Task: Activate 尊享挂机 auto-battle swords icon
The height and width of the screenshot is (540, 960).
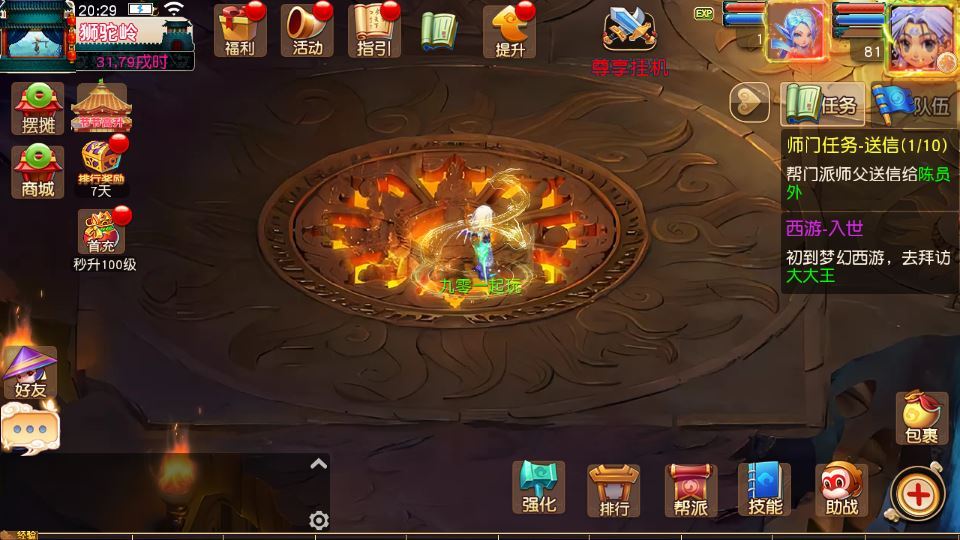Action: 630,36
